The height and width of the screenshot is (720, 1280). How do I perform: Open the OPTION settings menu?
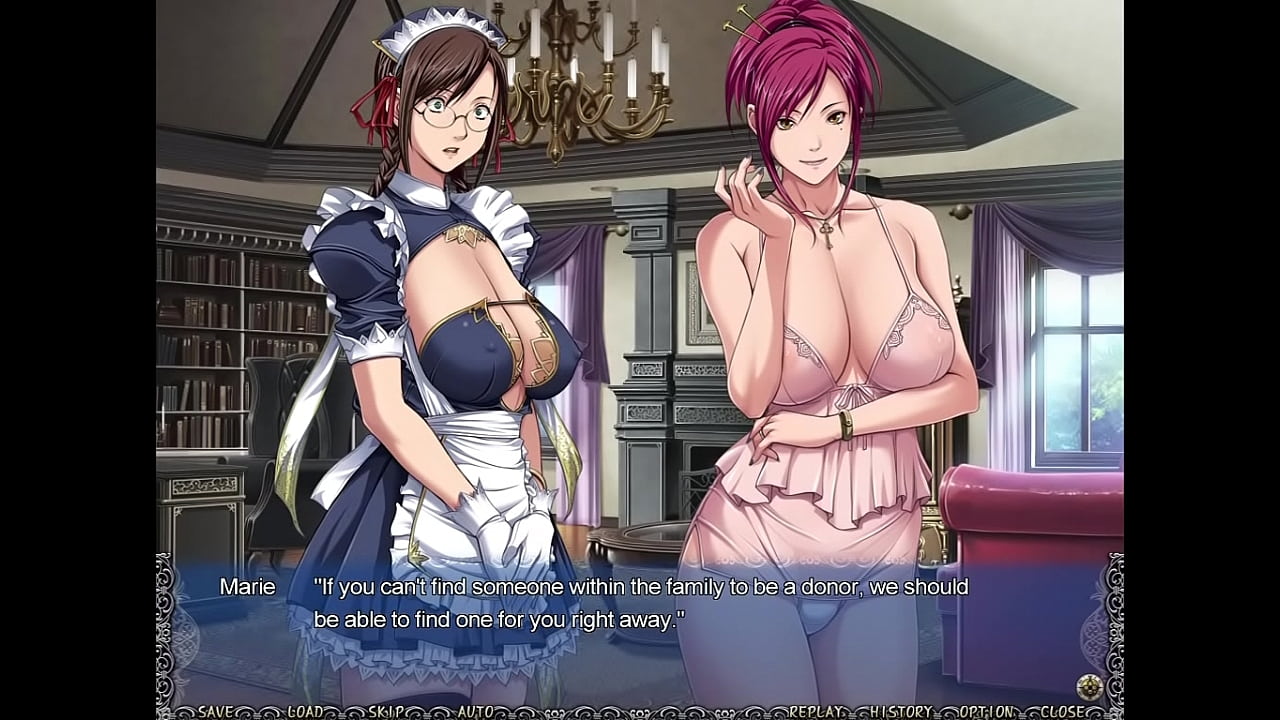click(x=984, y=712)
